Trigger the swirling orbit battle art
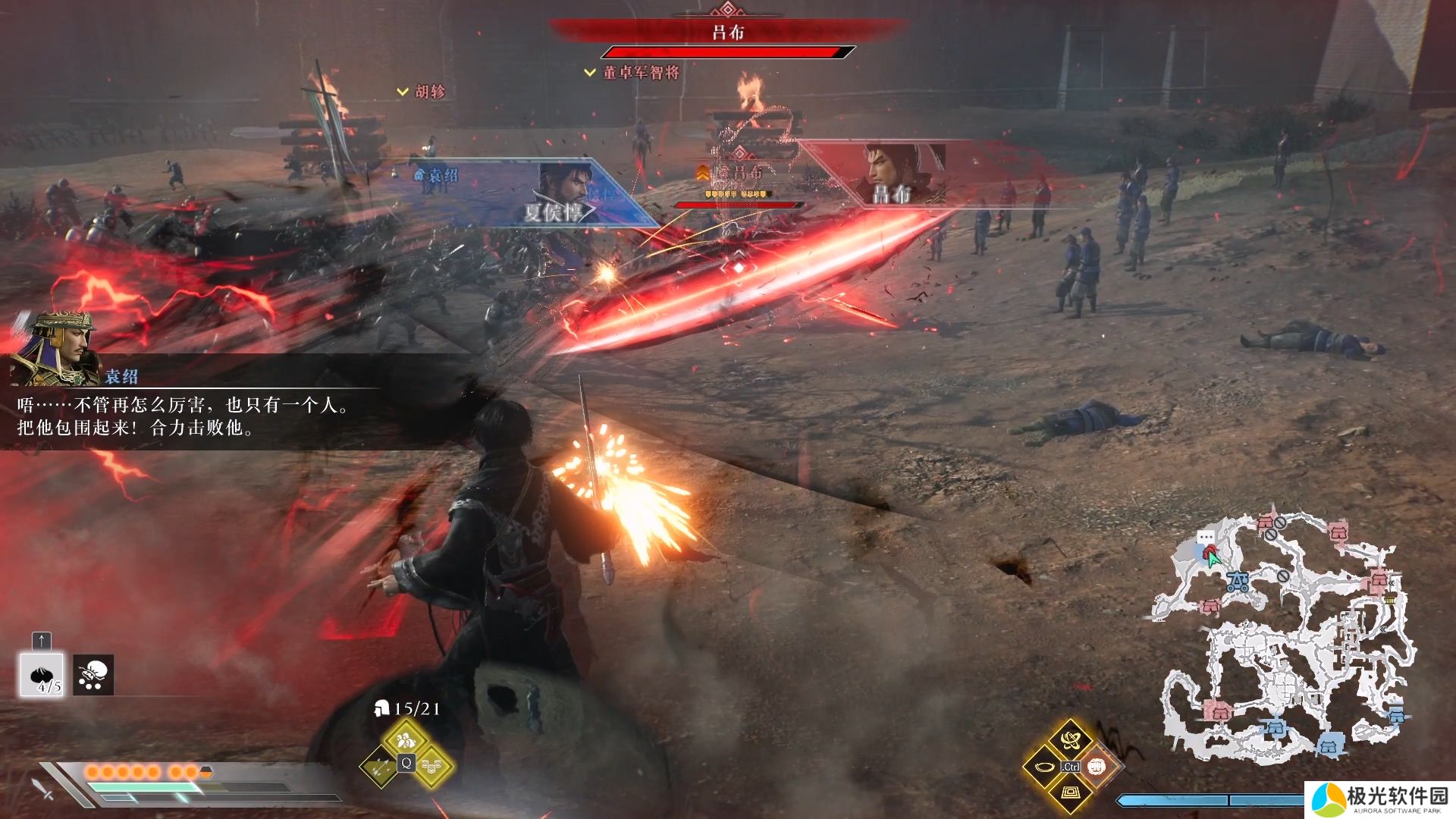 [1070, 739]
